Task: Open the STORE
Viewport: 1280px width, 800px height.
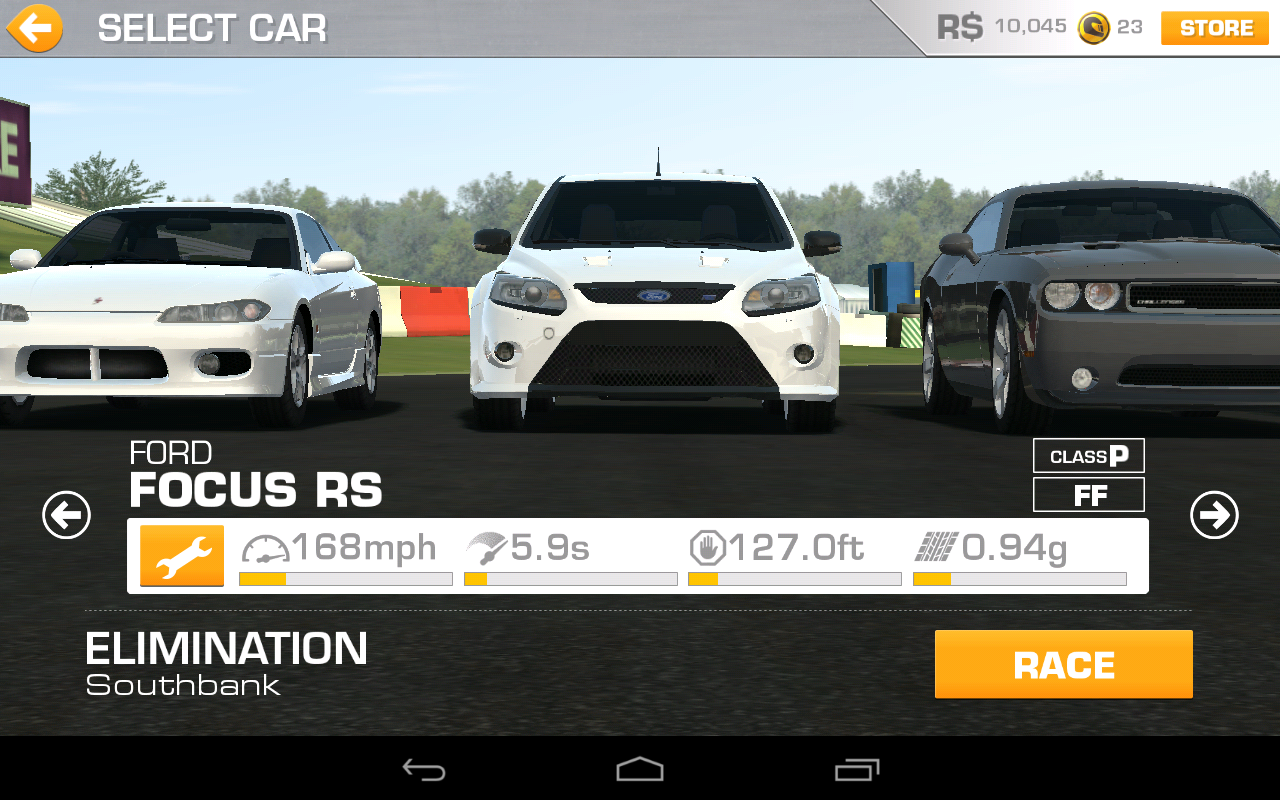Action: [1213, 28]
